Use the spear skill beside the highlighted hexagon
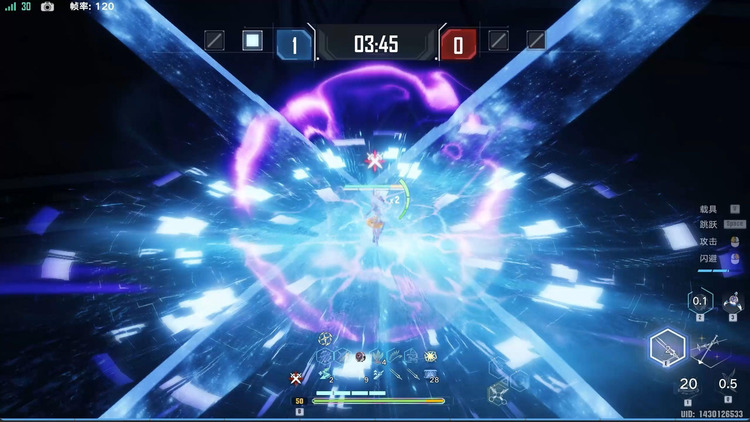750x422 pixels. 709,349
